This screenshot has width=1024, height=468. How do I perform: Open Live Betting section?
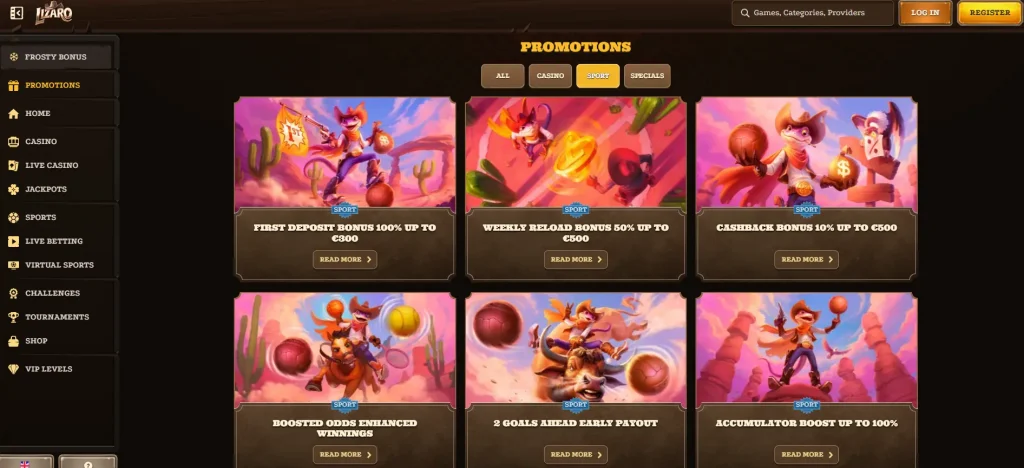(54, 241)
